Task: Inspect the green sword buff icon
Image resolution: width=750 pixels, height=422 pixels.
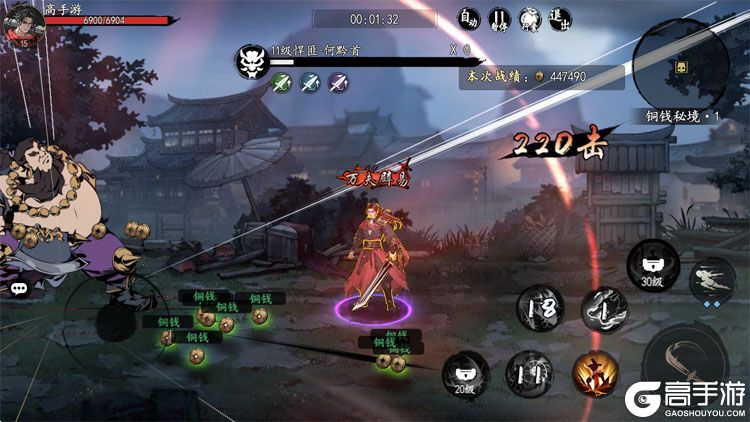Action: pyautogui.click(x=280, y=82)
